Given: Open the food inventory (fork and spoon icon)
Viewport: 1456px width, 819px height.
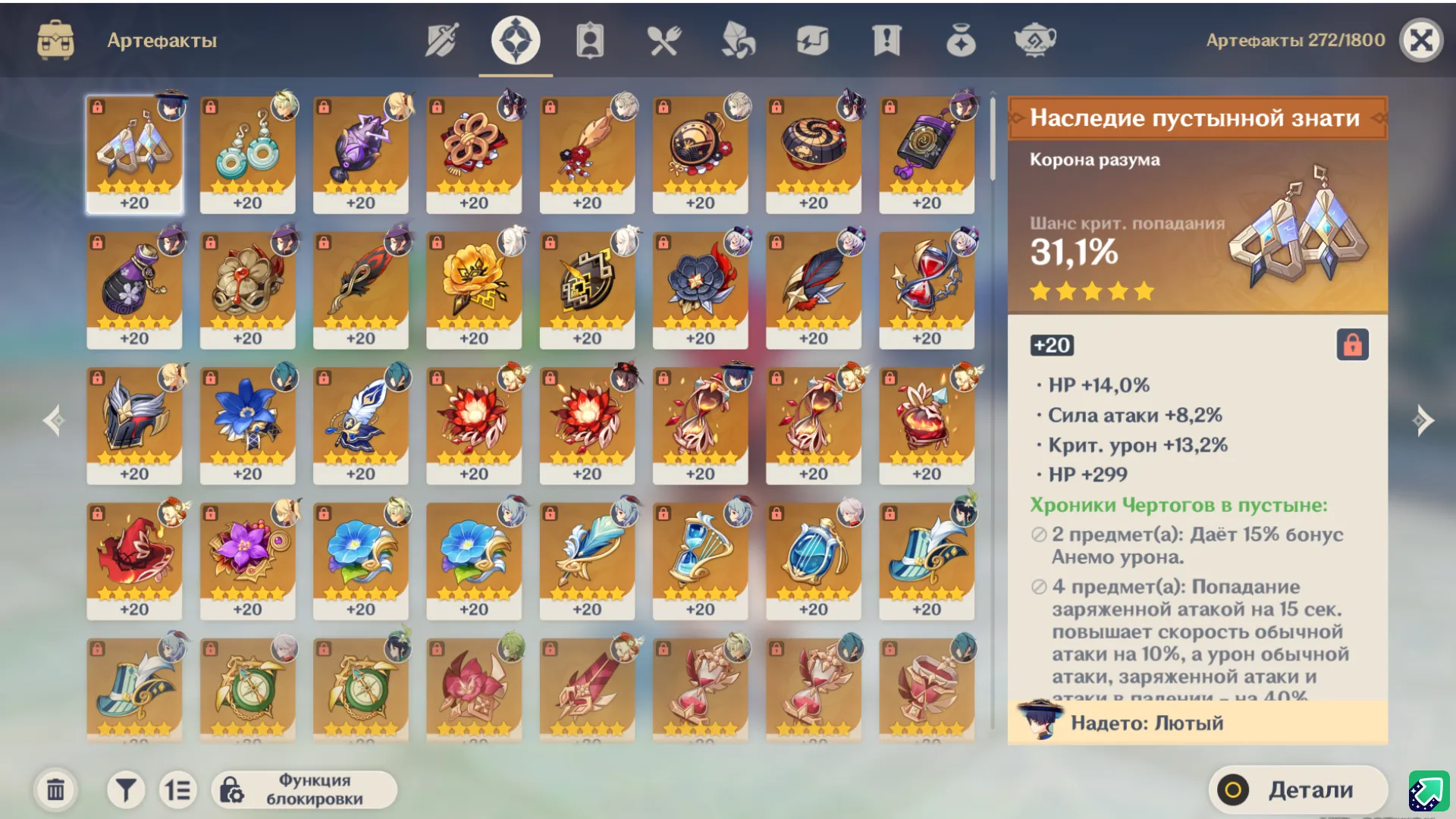Looking at the screenshot, I should (664, 41).
